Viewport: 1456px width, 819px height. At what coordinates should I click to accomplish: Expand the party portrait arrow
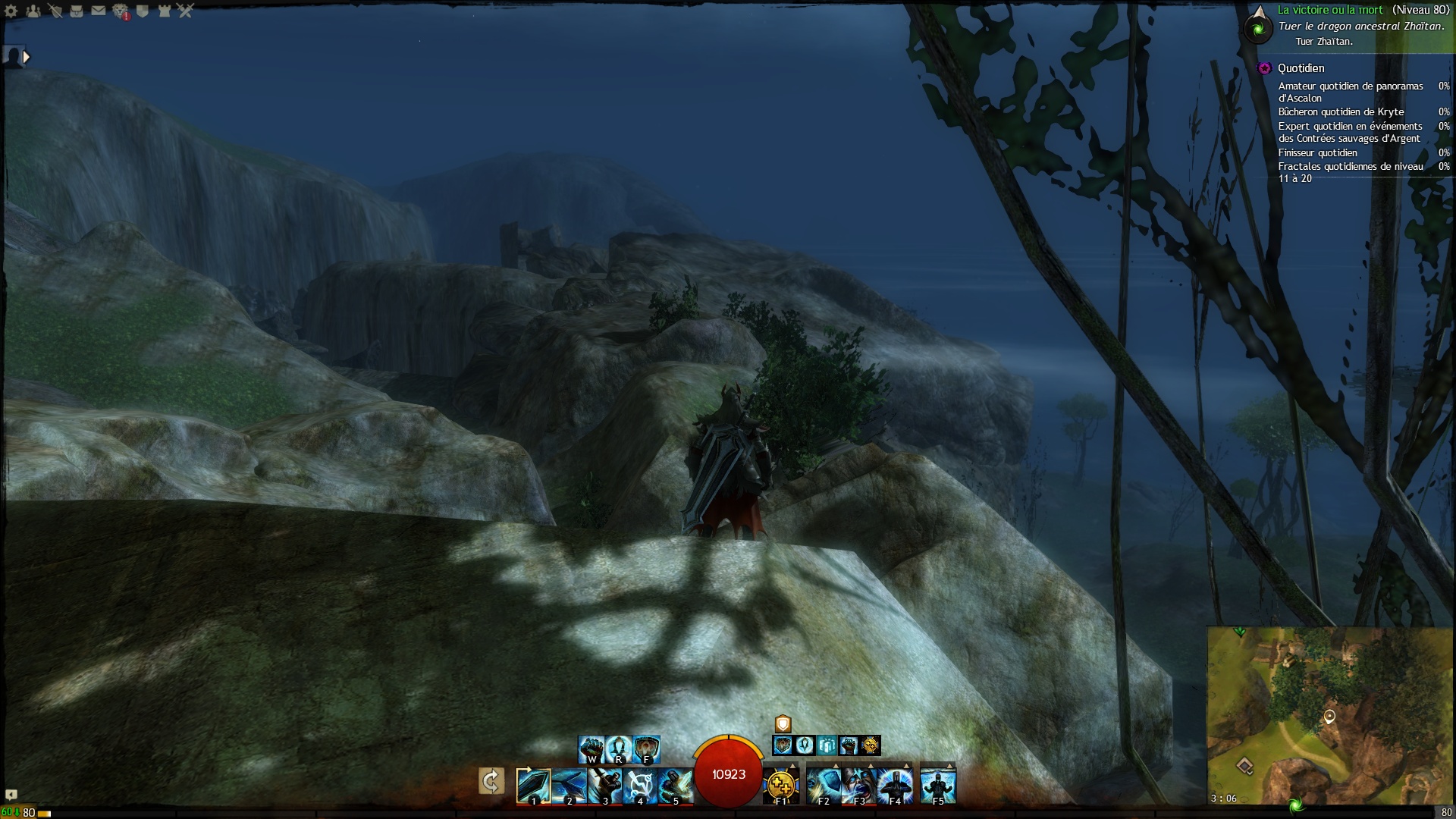(27, 57)
